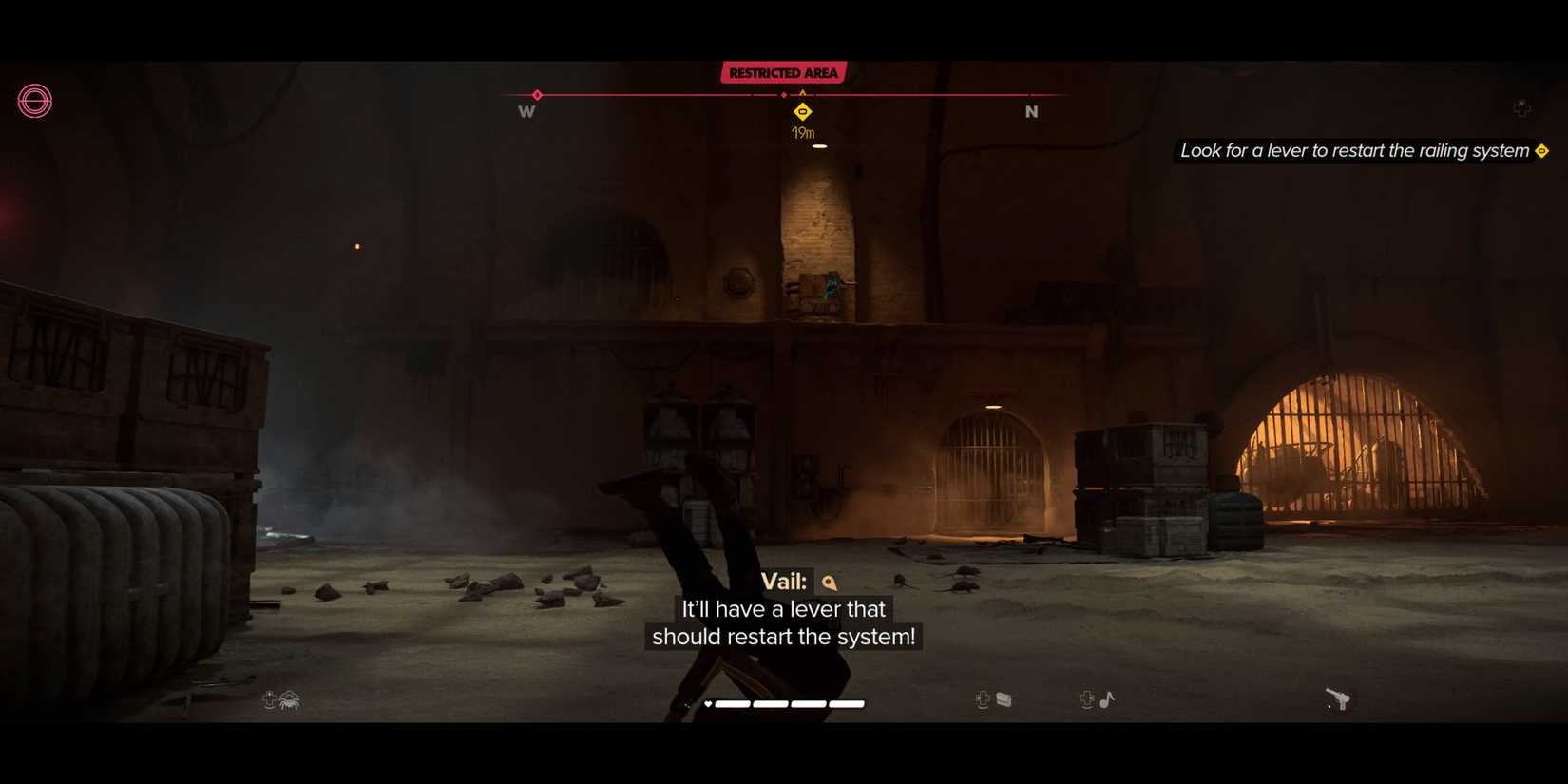Screen dimensions: 1568x784
Task: Click the key icon beside Vail's name
Action: click(827, 583)
